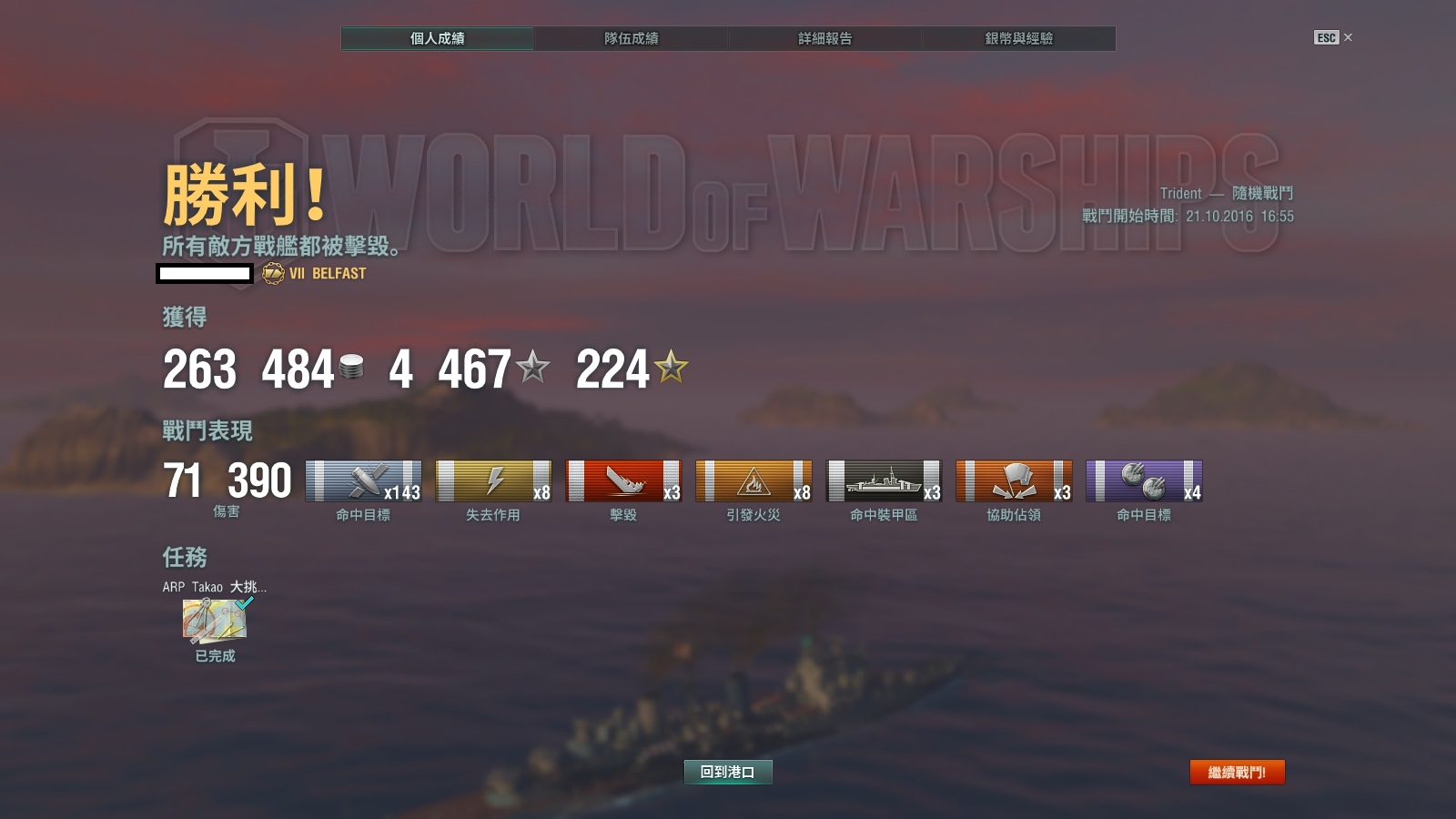
Task: Select the x143 命中目標 shell hits ribbon
Action: [363, 481]
